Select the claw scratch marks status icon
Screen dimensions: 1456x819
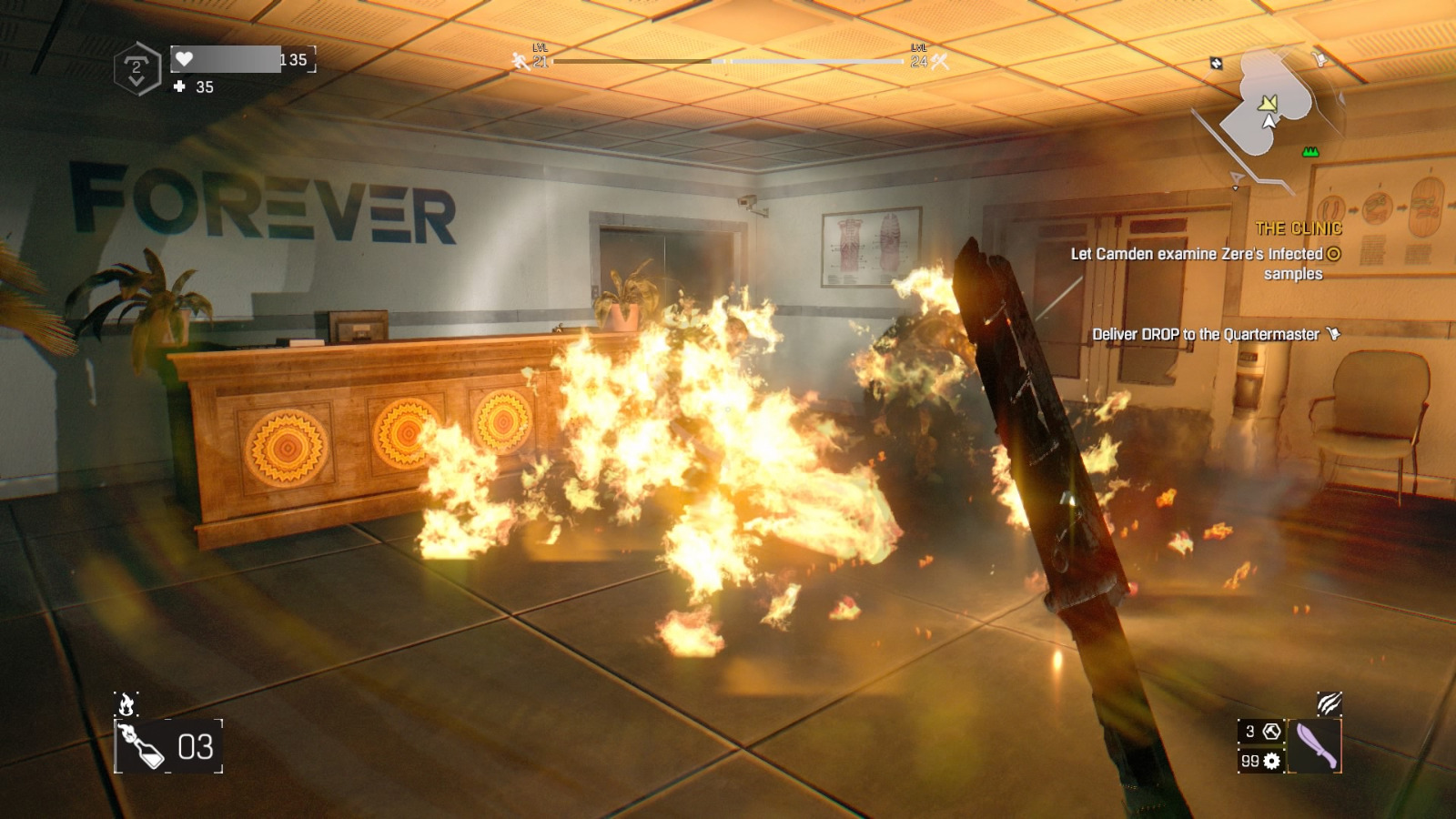click(1330, 704)
